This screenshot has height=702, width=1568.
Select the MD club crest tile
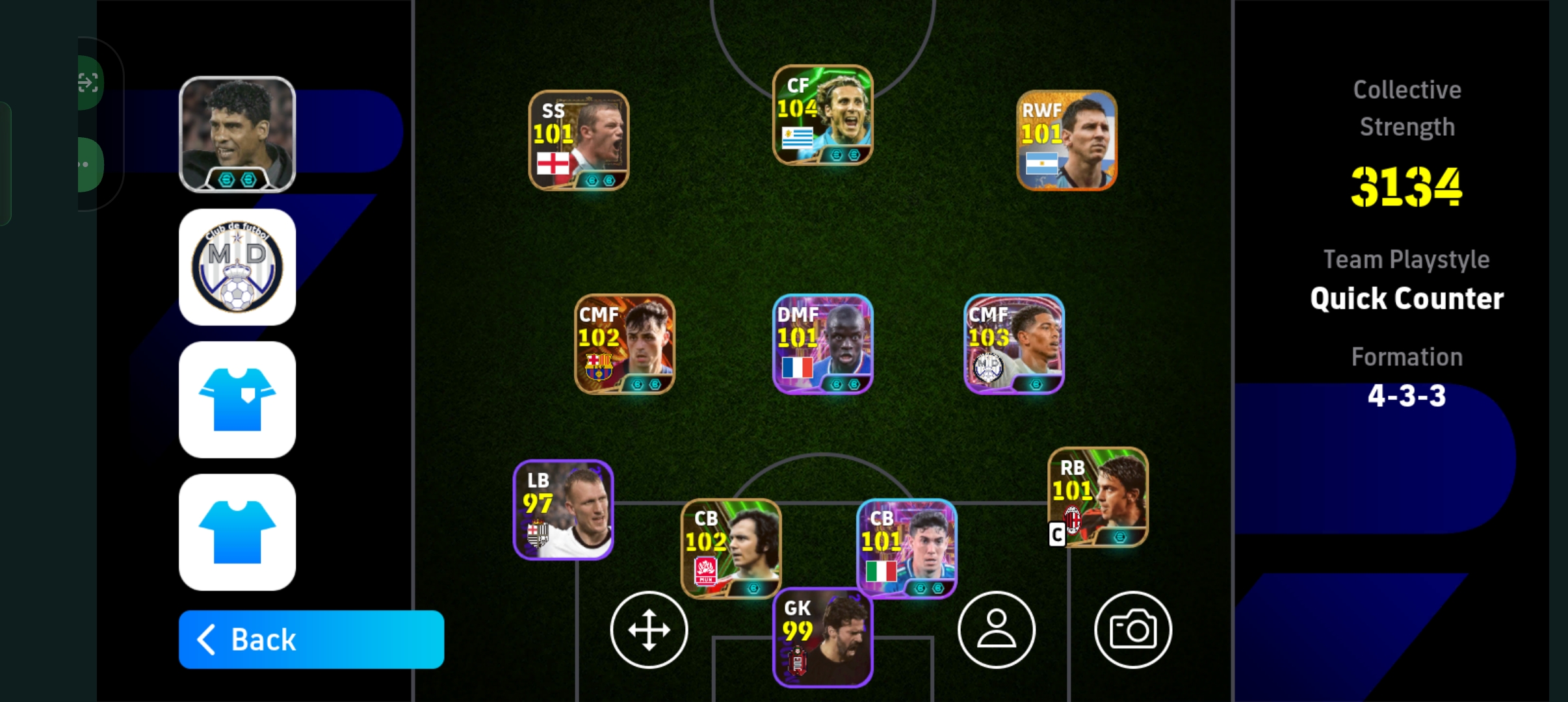tap(237, 267)
